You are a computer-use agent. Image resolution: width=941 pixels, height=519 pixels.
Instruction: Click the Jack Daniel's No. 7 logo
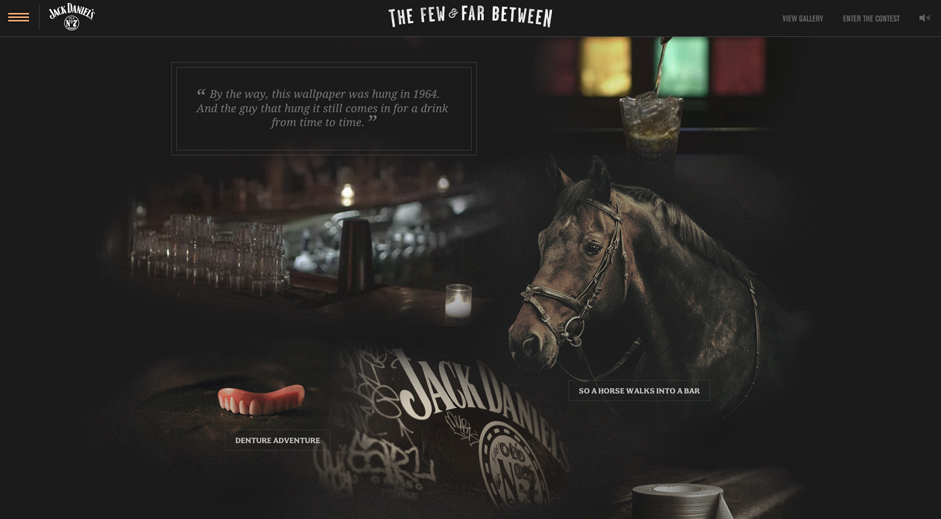click(71, 16)
